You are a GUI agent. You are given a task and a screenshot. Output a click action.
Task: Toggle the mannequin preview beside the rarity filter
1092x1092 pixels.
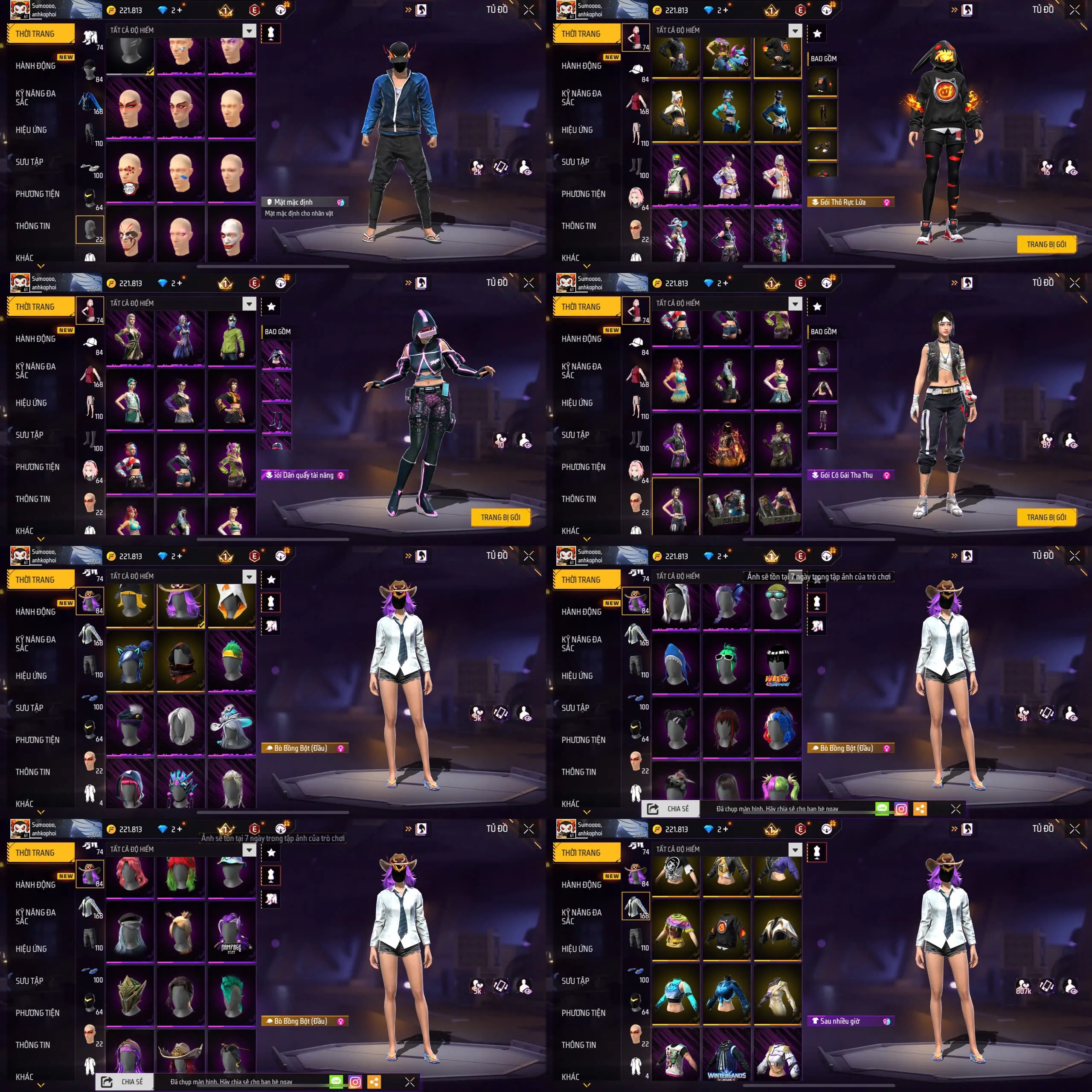(271, 34)
